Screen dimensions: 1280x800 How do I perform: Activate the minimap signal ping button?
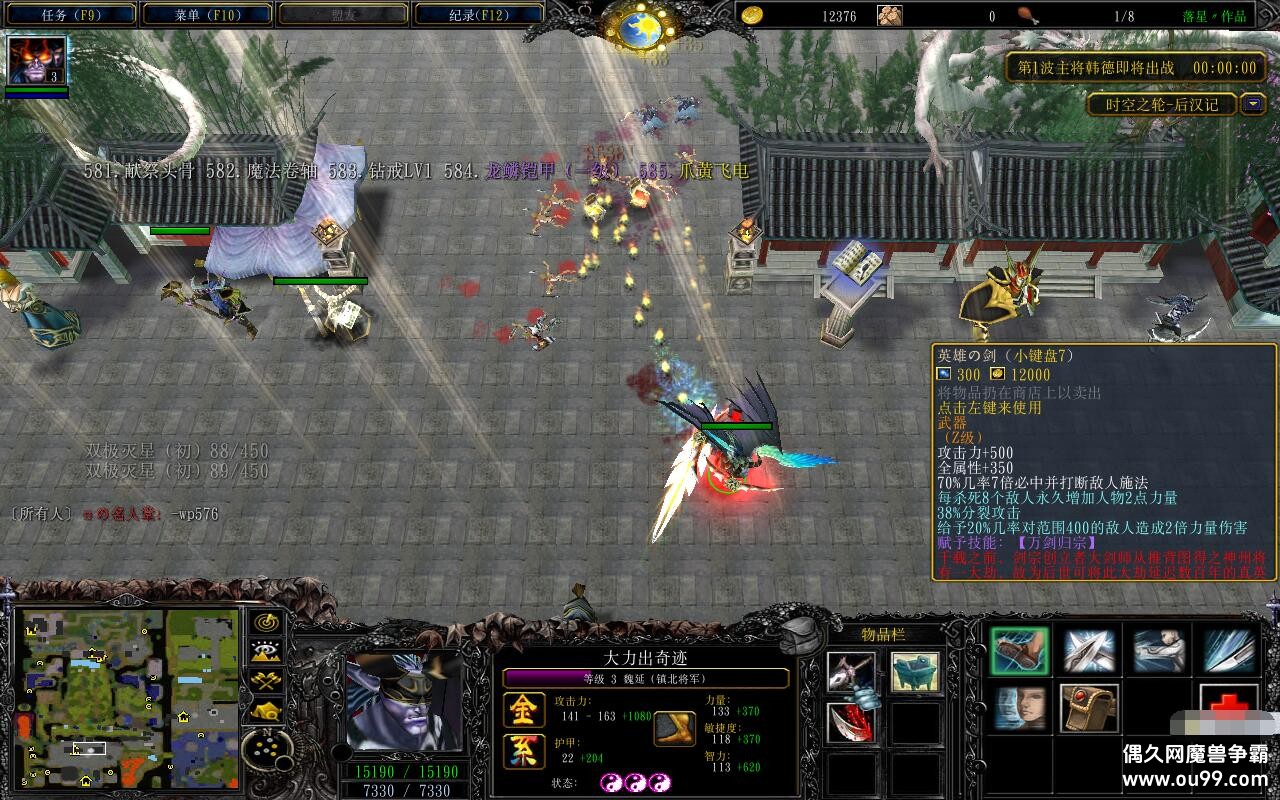coord(266,622)
